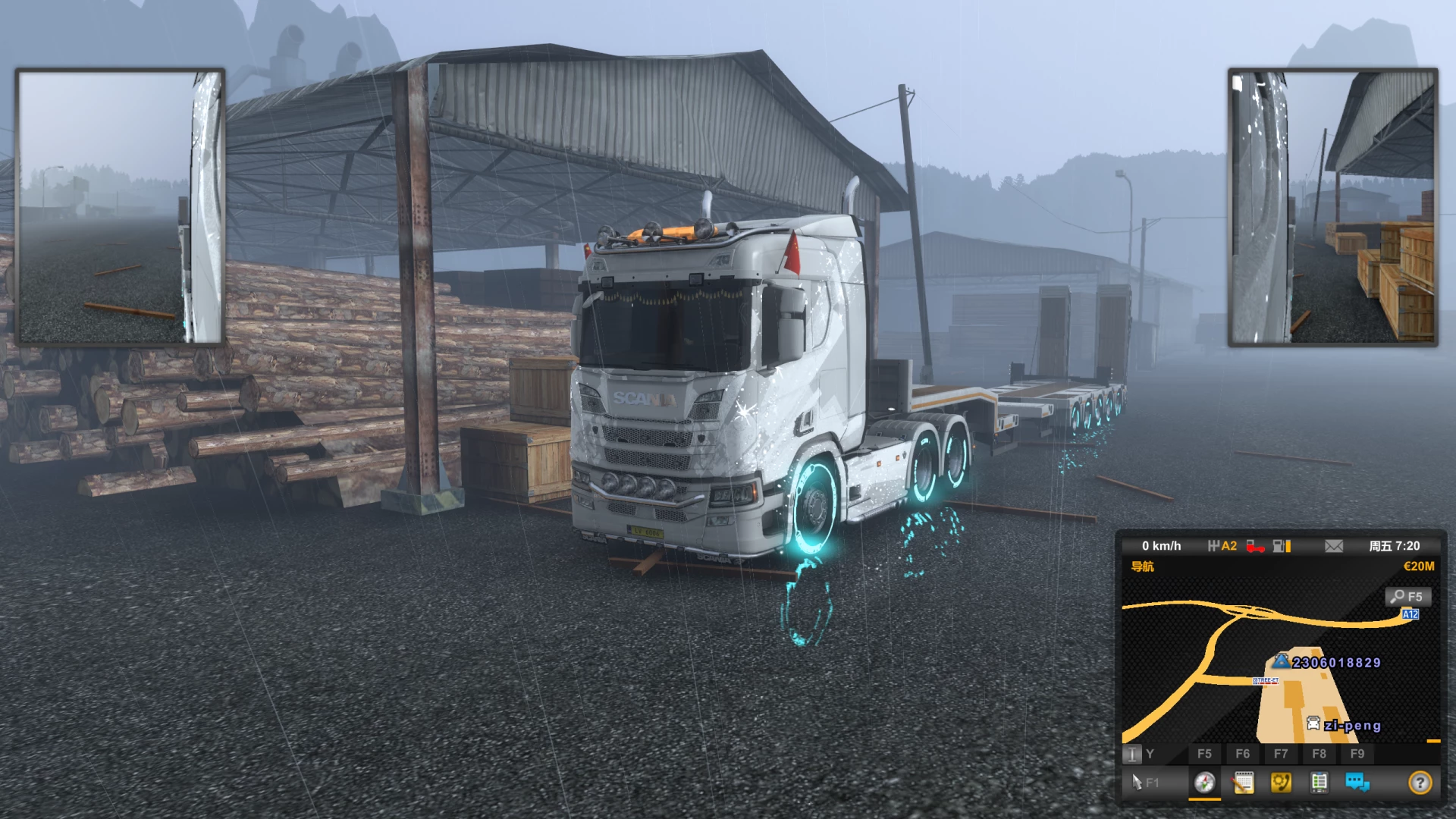The width and height of the screenshot is (1456, 819).
Task: Select the 2306018829 player marker on map
Action: point(1282,661)
